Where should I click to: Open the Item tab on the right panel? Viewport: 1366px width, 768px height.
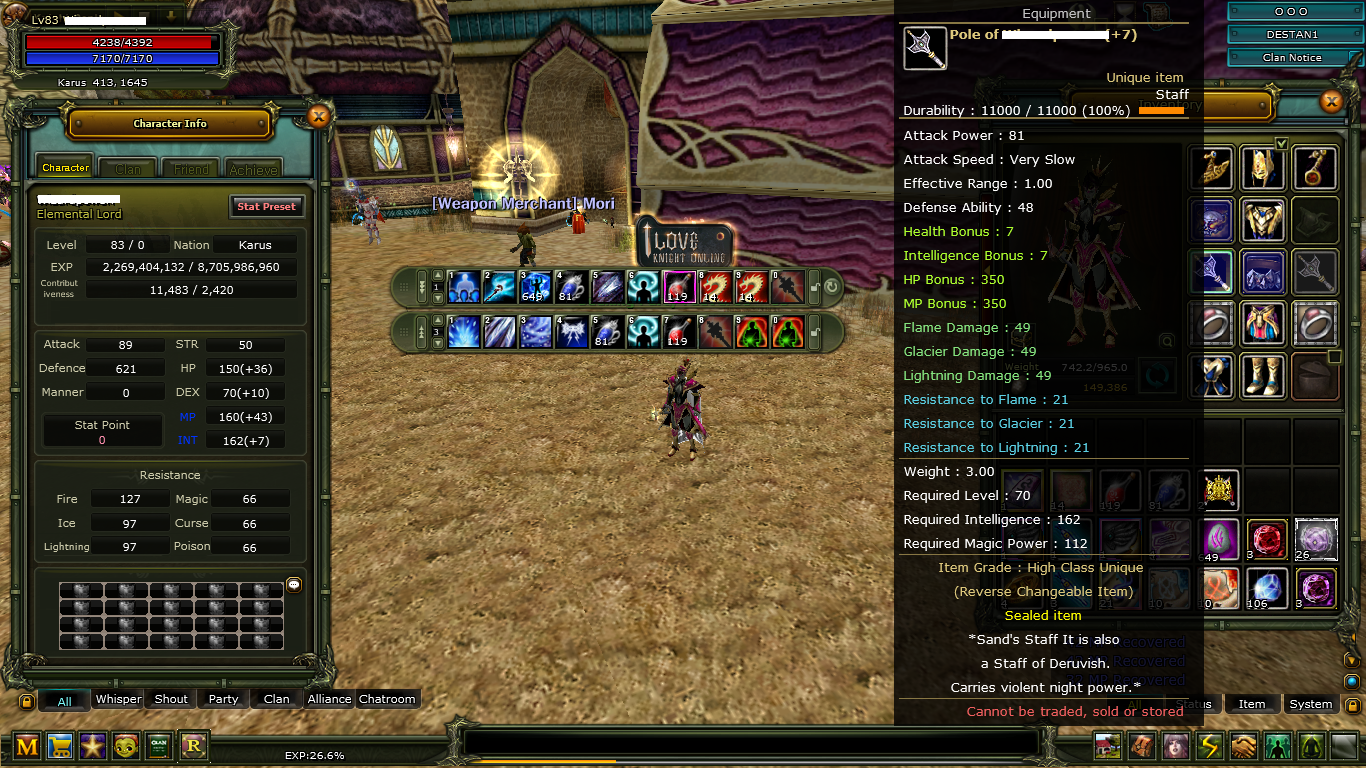[x=1252, y=704]
